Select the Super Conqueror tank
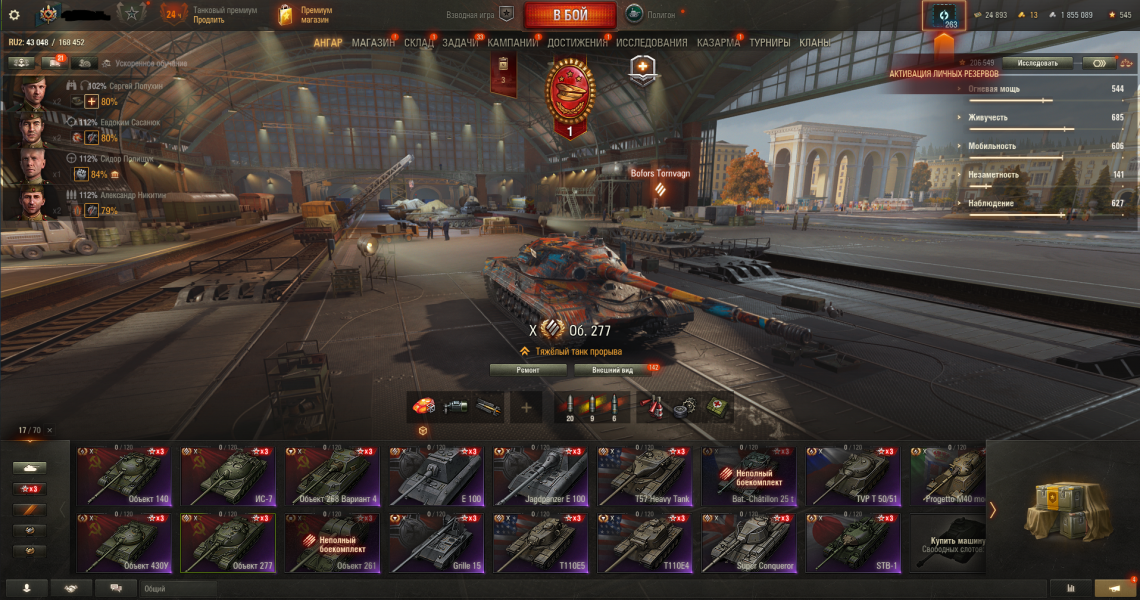Screen dimensions: 1140x600 tap(748, 544)
